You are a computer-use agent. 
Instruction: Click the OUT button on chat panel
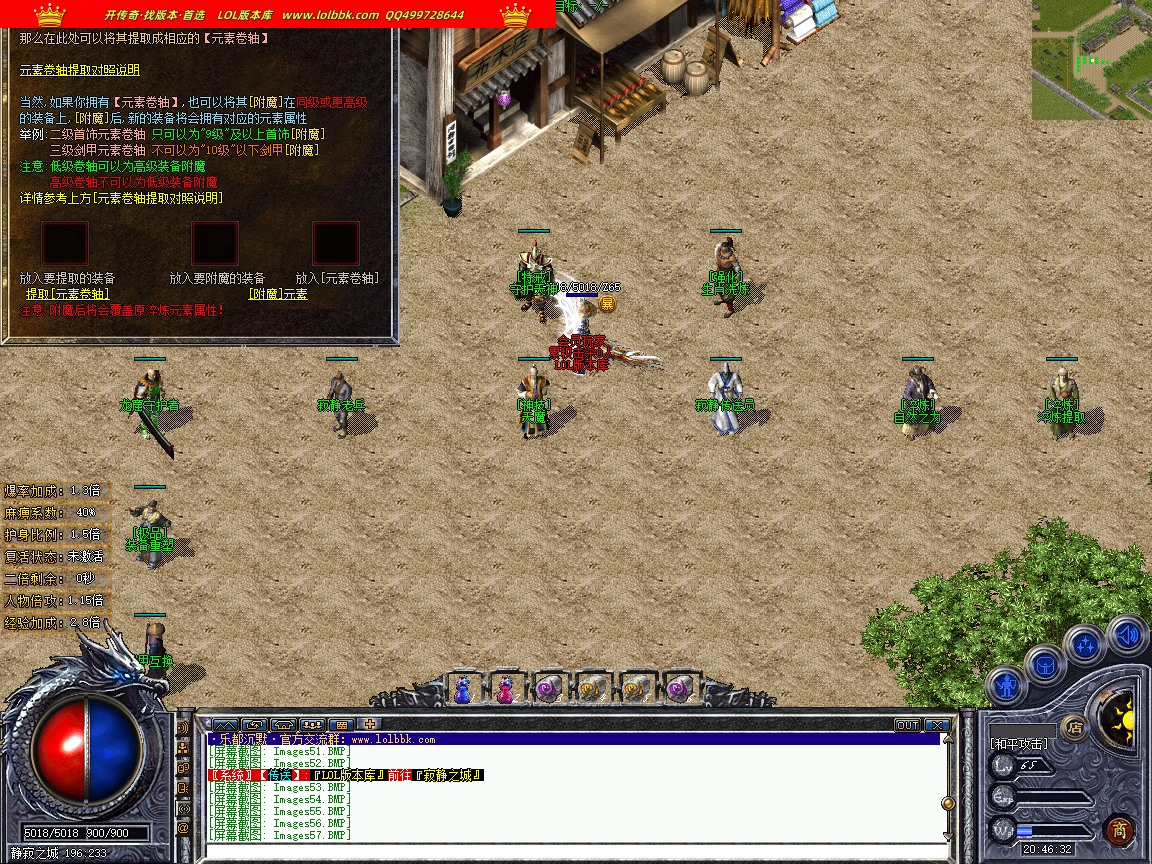point(907,725)
